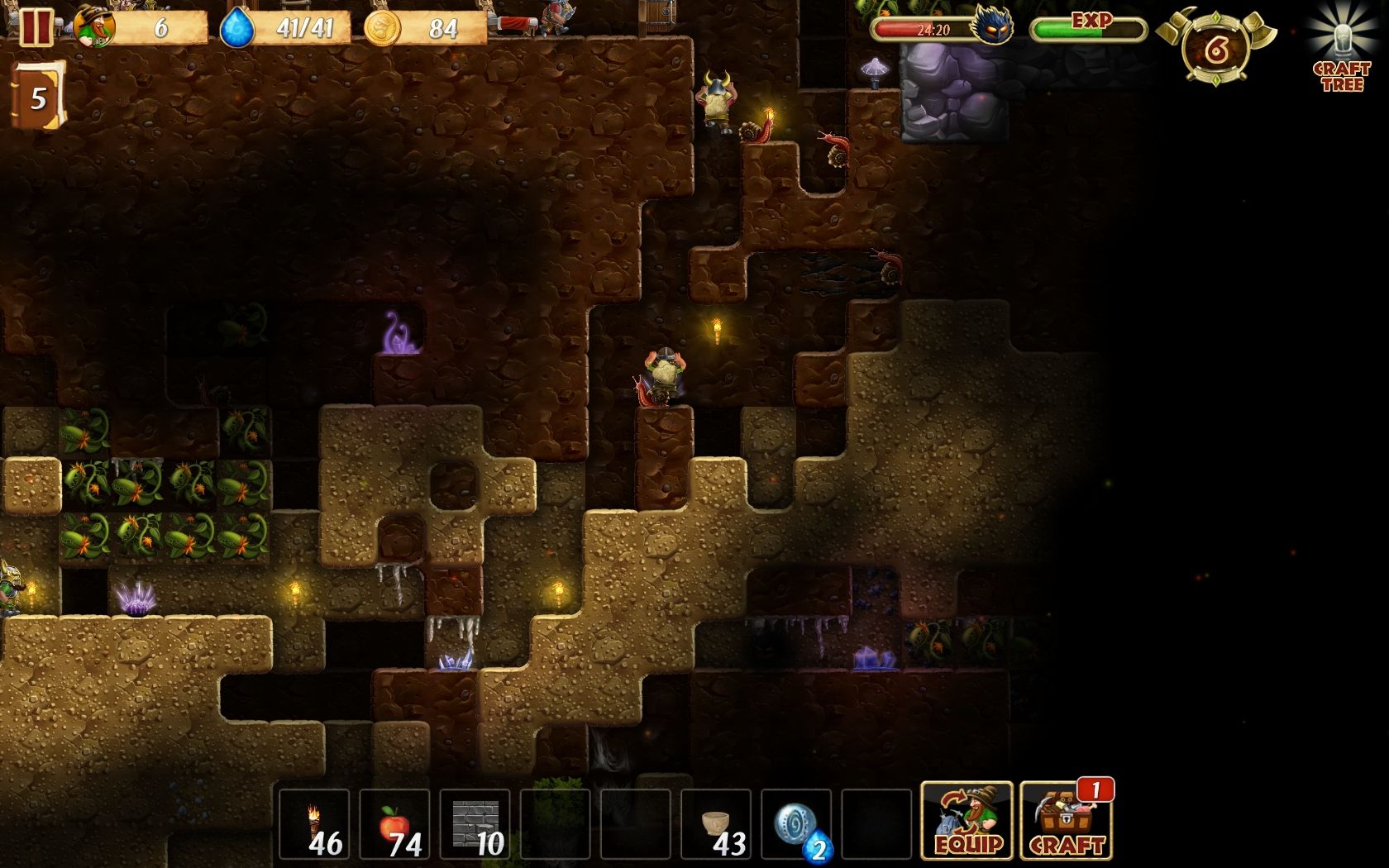
Task: Pause the game with the pause button
Action: pos(35,27)
